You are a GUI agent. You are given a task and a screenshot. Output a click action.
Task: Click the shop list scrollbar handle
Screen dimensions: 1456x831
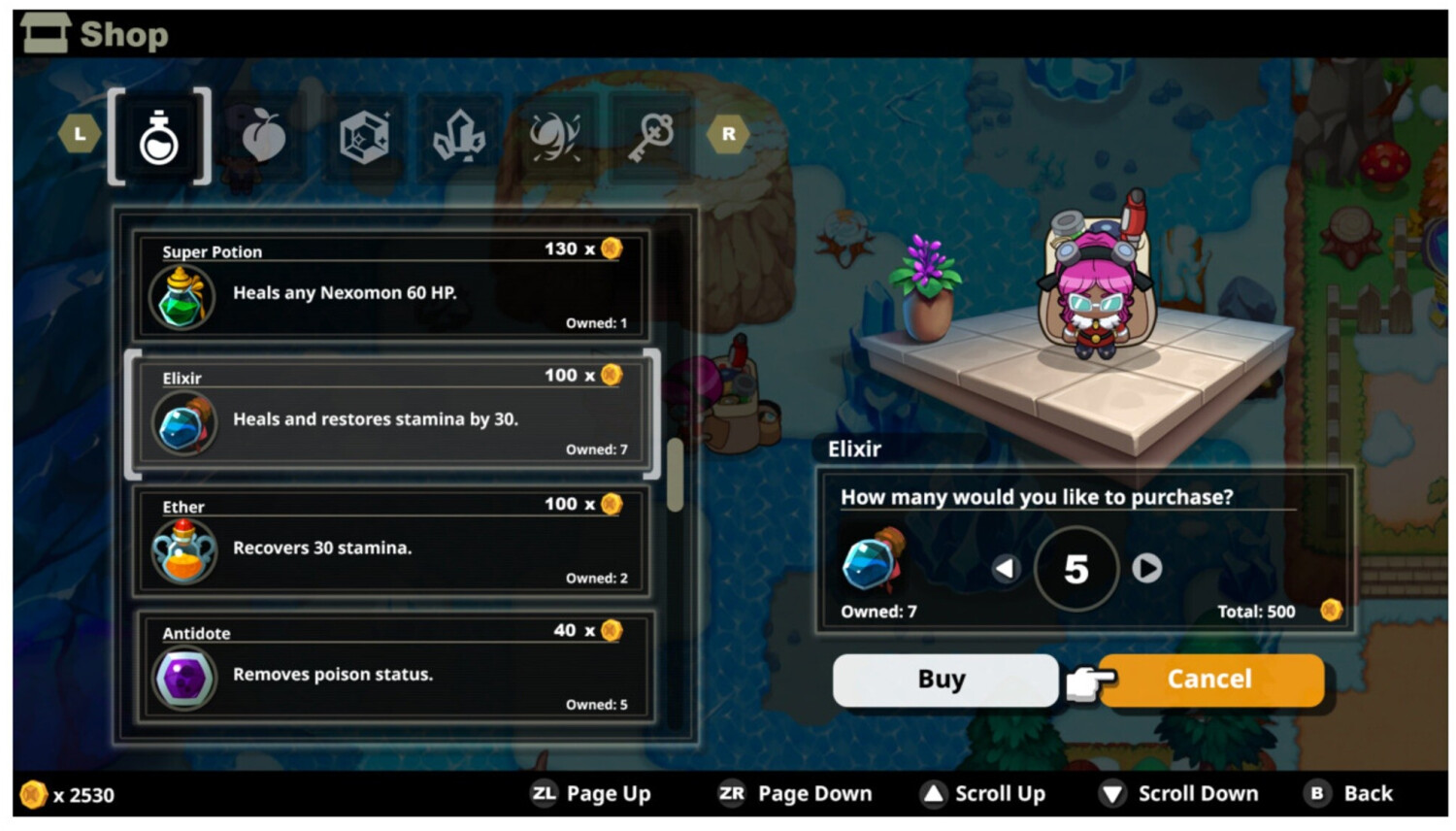(x=675, y=476)
